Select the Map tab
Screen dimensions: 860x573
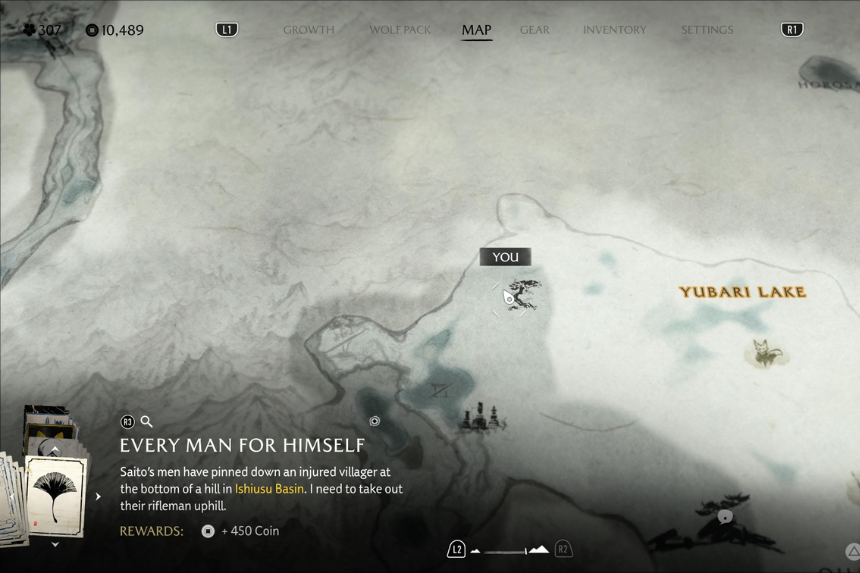pyautogui.click(x=476, y=30)
